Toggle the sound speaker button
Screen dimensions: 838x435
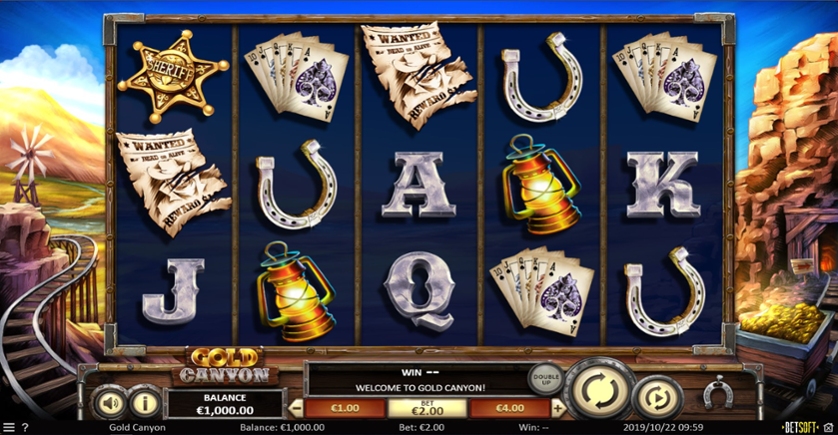click(x=109, y=403)
